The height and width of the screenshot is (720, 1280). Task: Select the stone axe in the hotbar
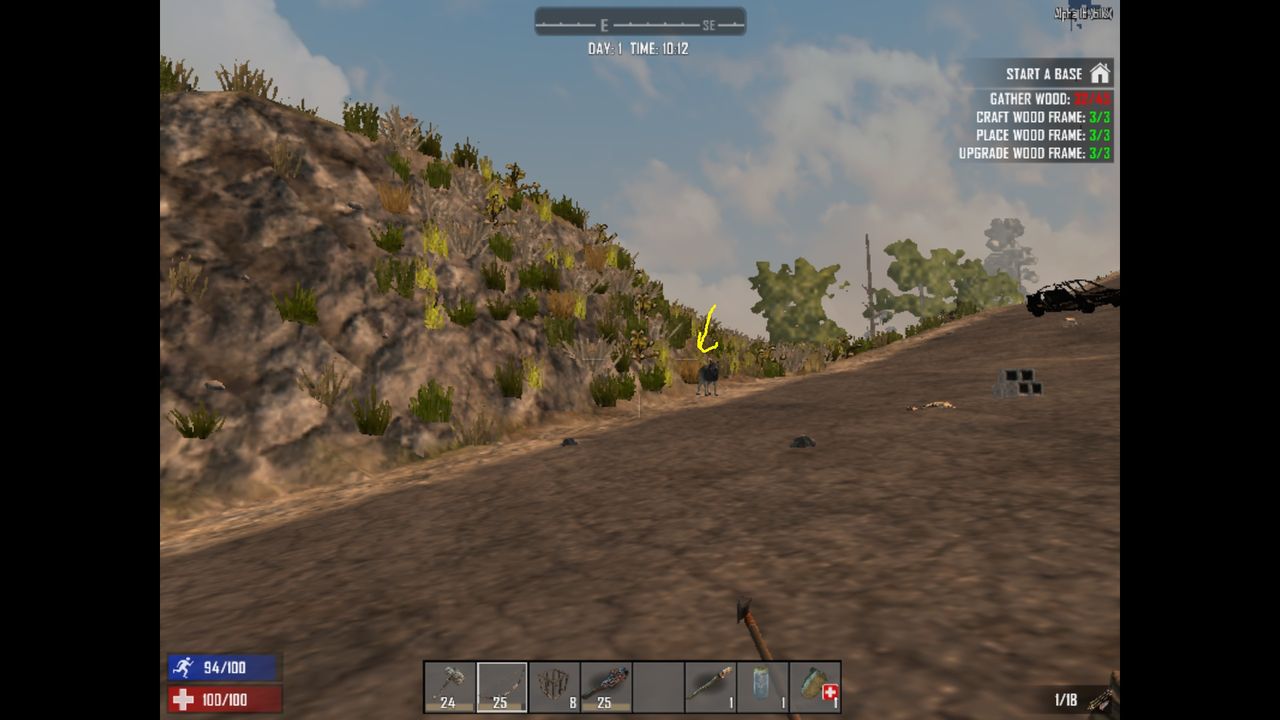pos(448,686)
